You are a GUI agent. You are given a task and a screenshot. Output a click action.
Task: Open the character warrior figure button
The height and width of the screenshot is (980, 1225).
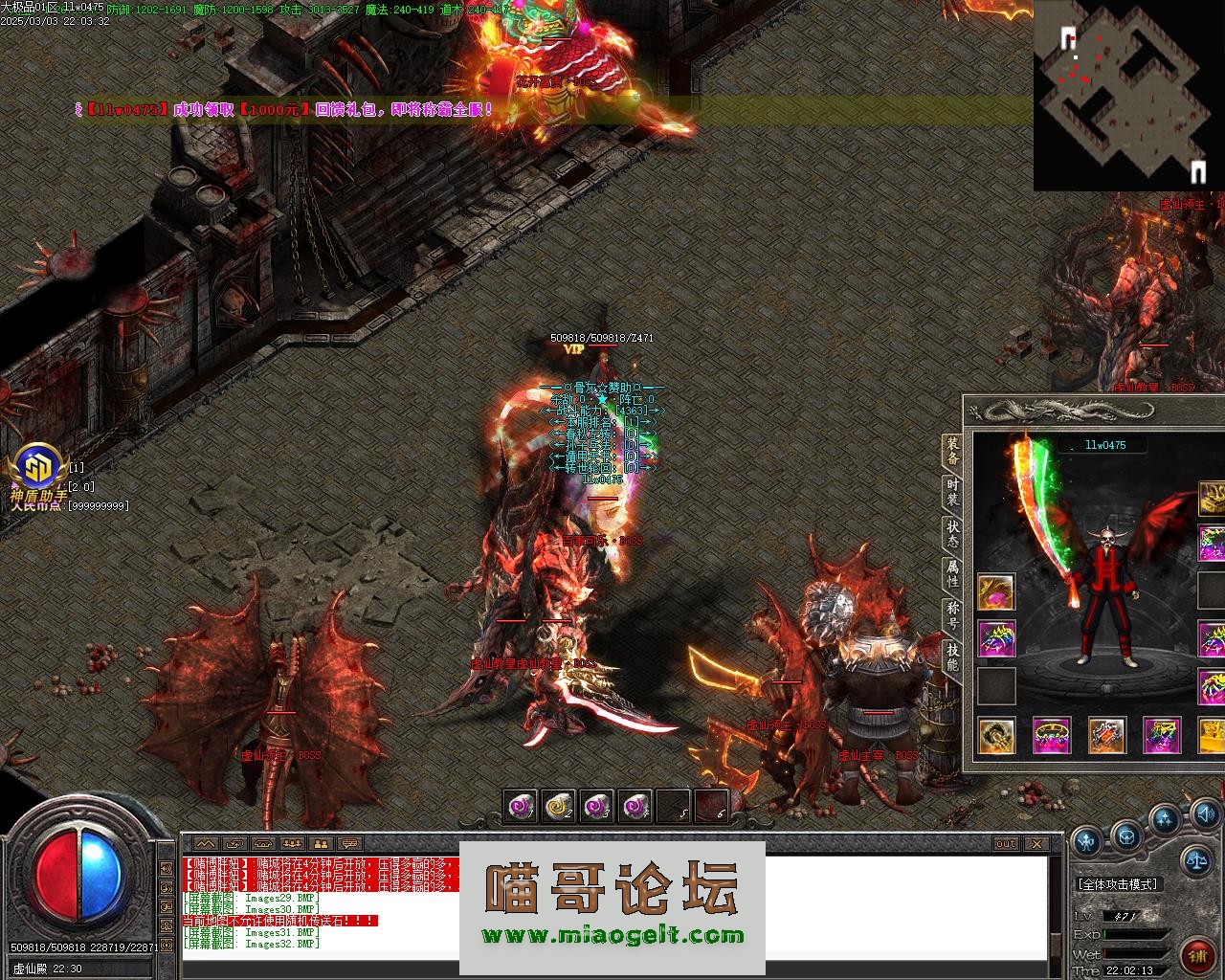coord(1086,842)
